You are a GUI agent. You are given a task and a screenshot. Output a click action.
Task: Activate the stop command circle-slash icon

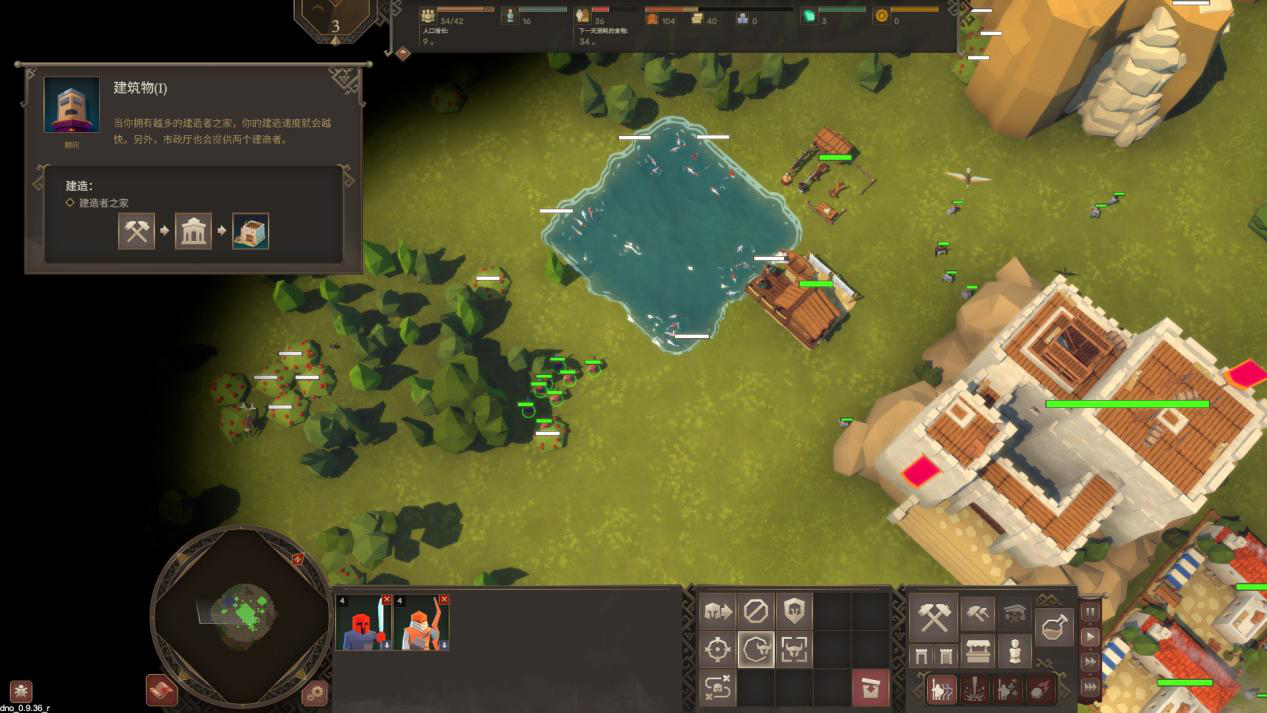756,610
